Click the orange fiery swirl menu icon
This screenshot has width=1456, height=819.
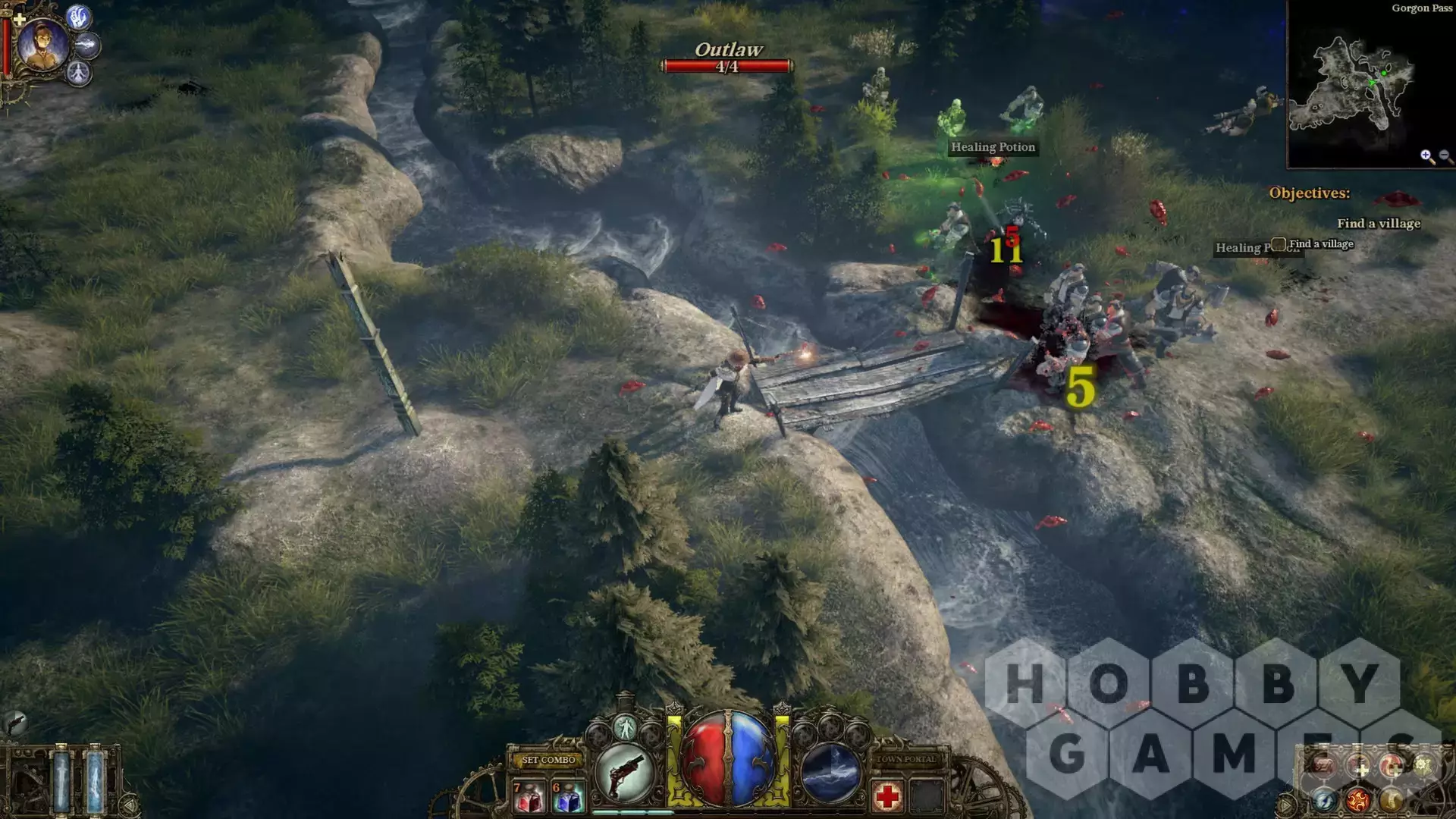[x=1358, y=799]
